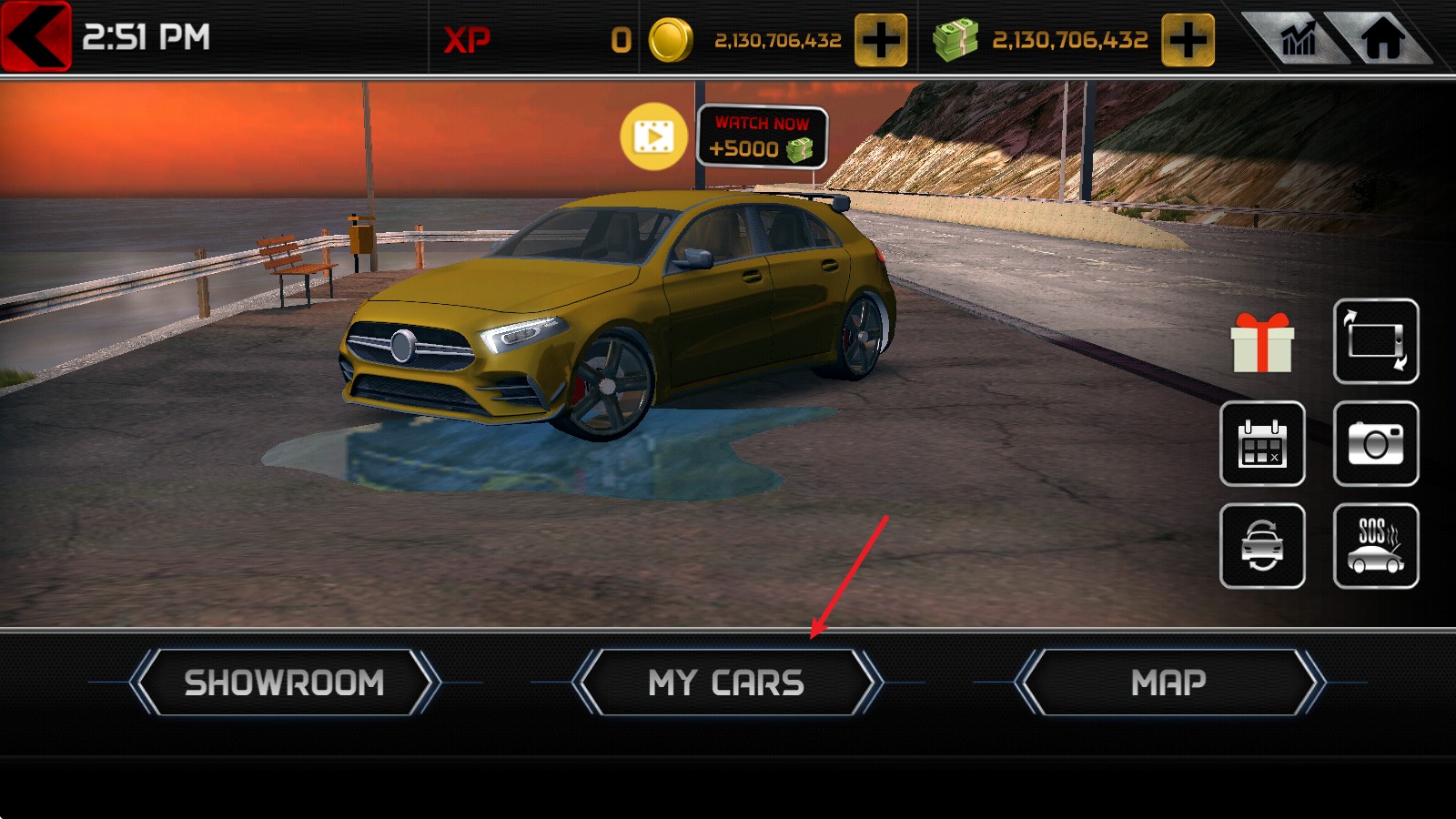Open the red gift box reward
This screenshot has height=819, width=1456.
tap(1261, 343)
